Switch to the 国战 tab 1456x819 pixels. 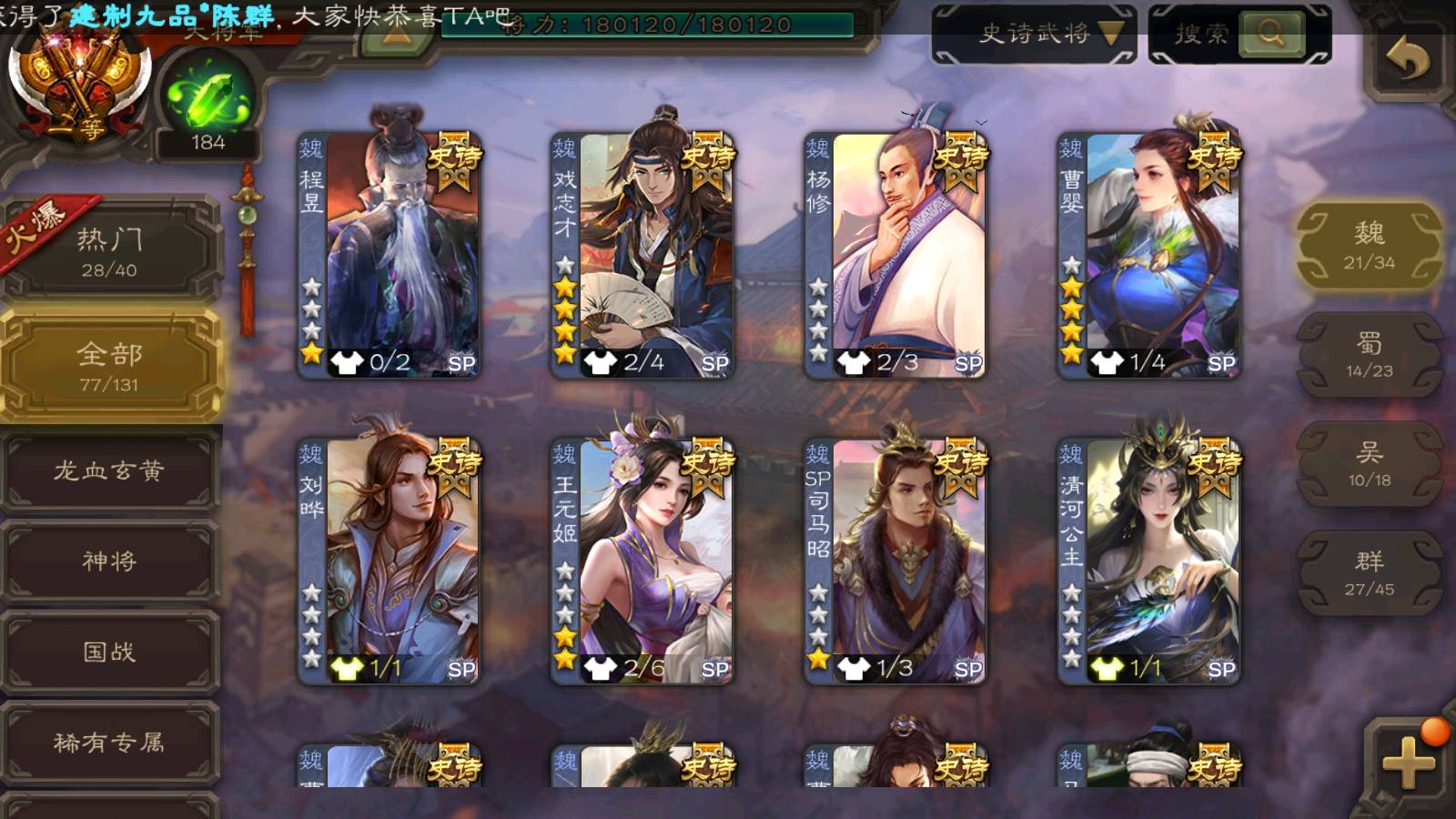click(109, 652)
